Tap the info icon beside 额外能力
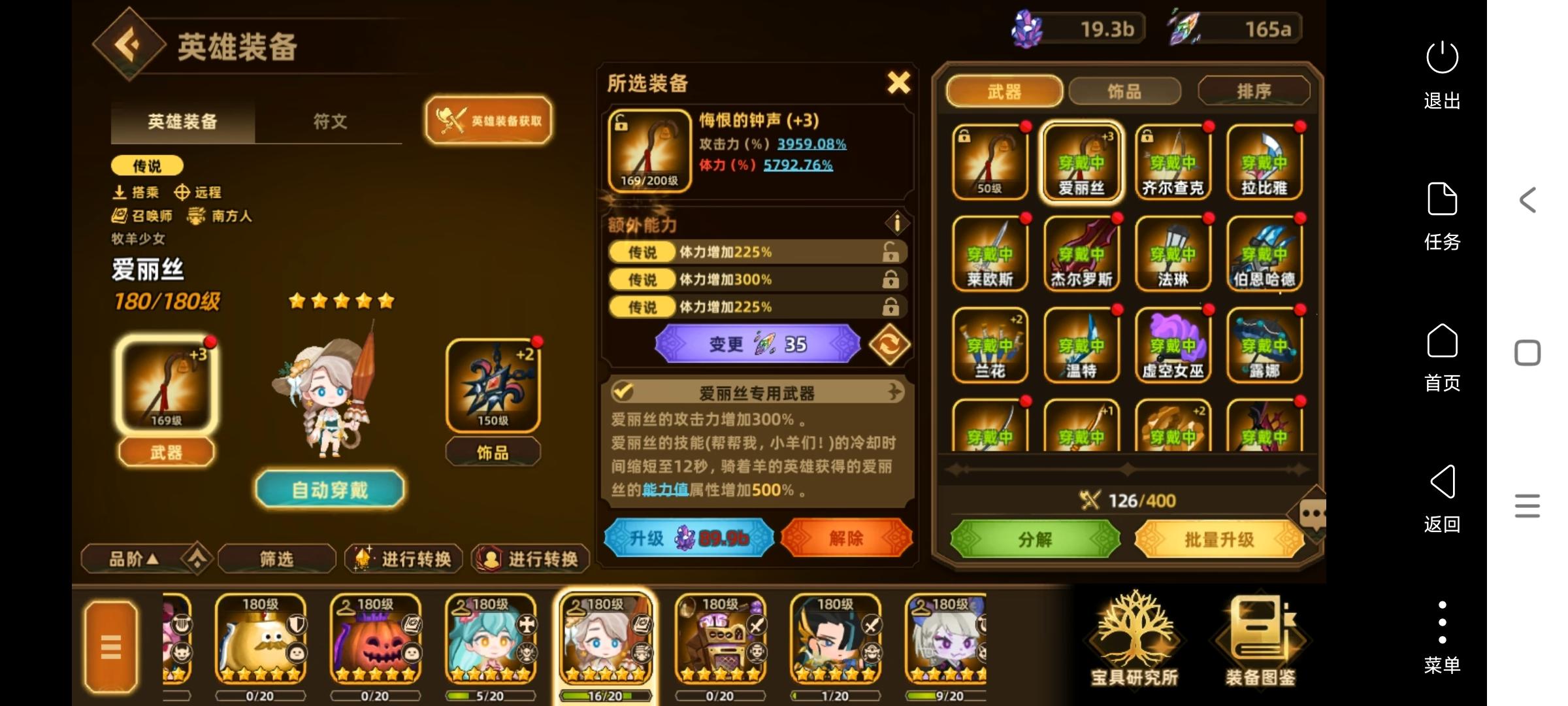The height and width of the screenshot is (706, 1568). click(x=896, y=224)
